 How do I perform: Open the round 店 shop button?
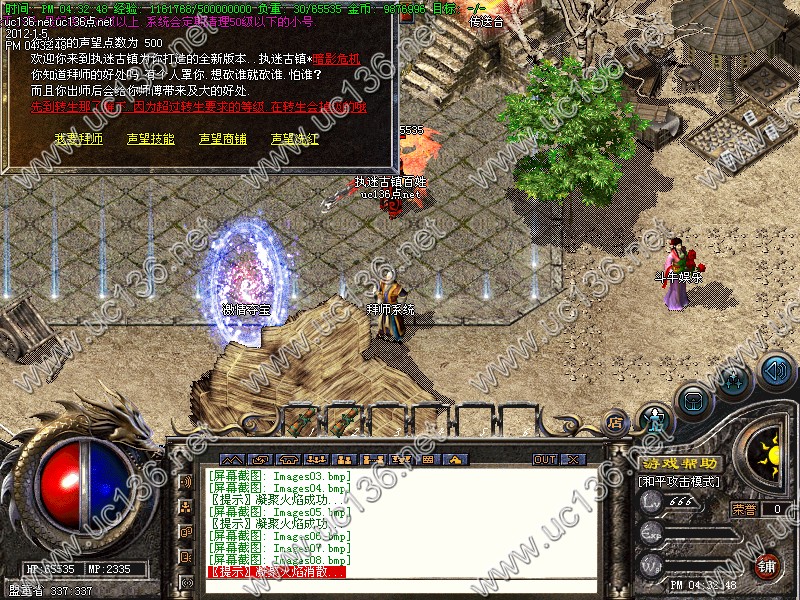pyautogui.click(x=616, y=423)
